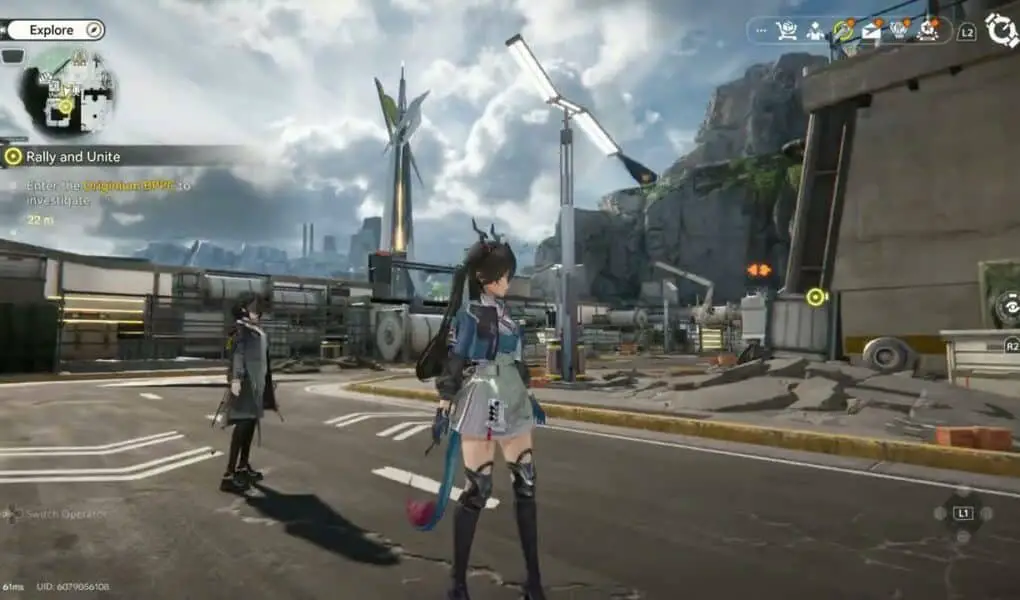Viewport: 1020px width, 600px height.
Task: Open the operator character icon
Action: pyautogui.click(x=815, y=31)
